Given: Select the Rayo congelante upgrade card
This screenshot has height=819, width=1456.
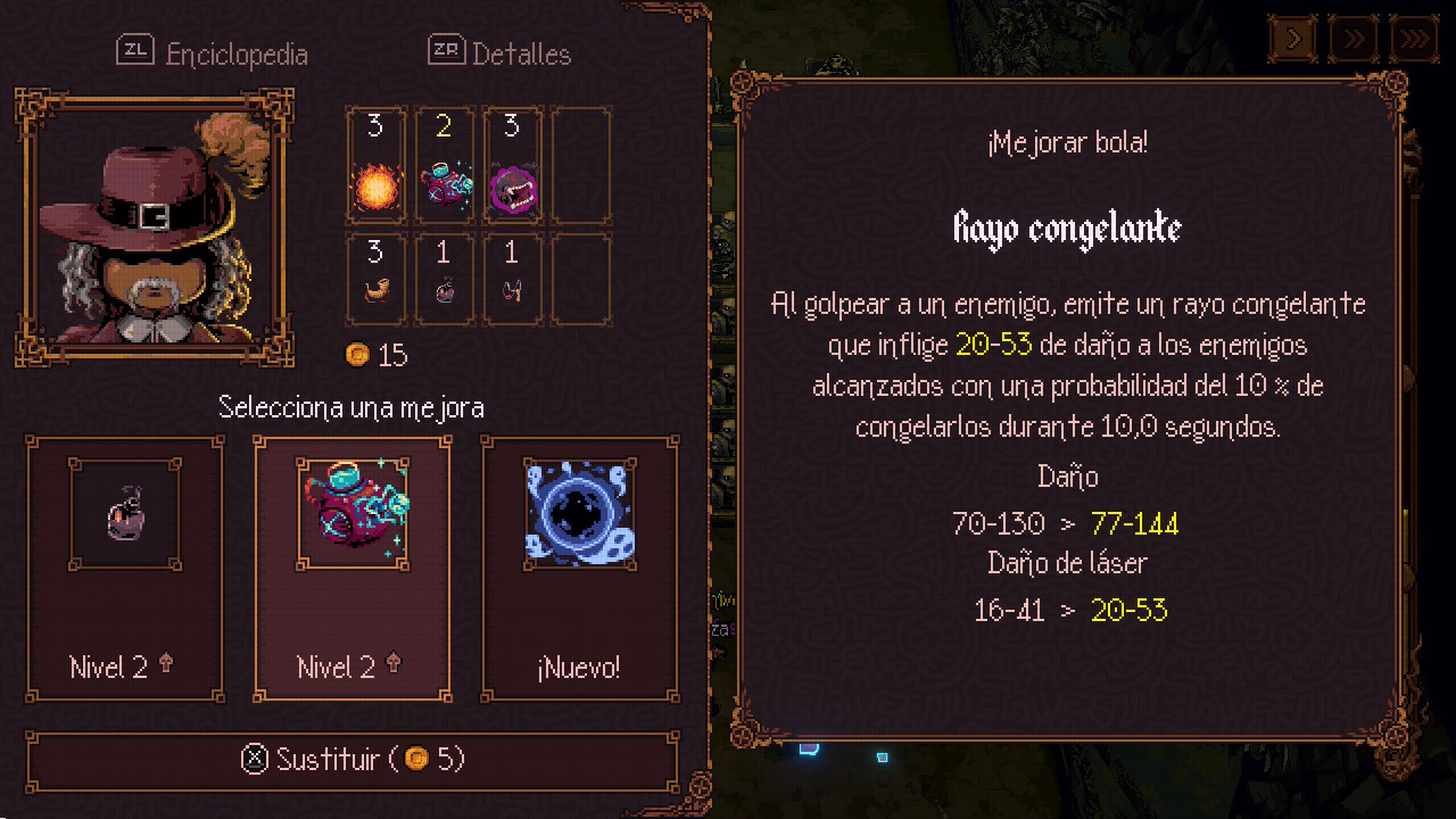Looking at the screenshot, I should point(352,569).
